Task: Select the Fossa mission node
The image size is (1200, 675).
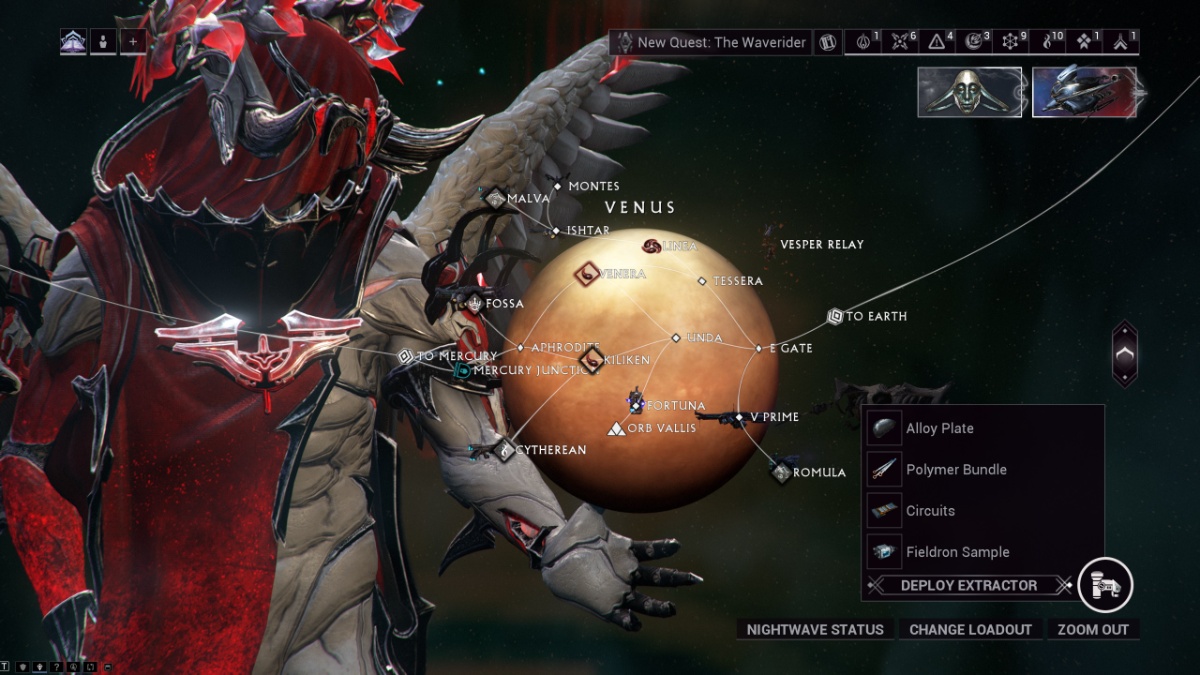Action: click(x=475, y=302)
